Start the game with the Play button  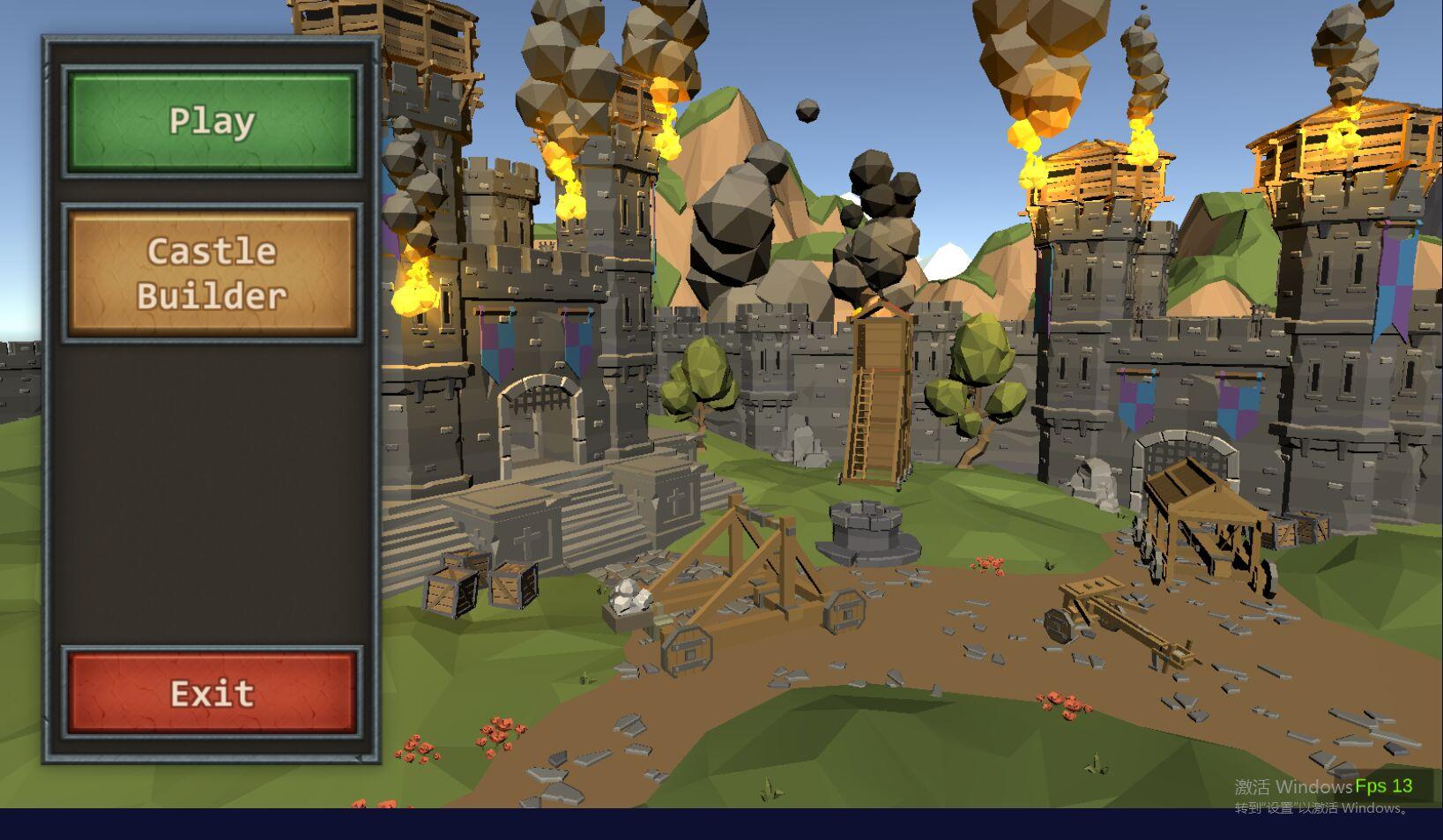[212, 122]
